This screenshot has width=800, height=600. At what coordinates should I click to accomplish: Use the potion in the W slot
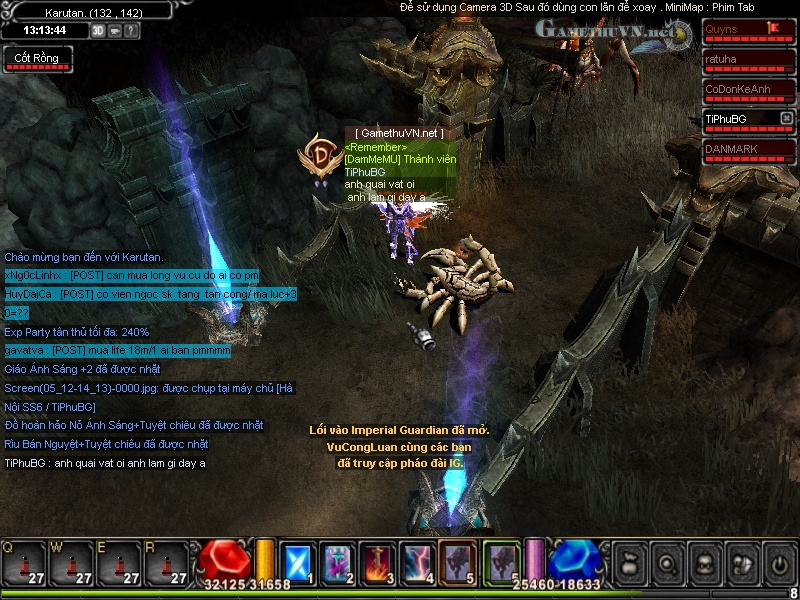pyautogui.click(x=72, y=563)
